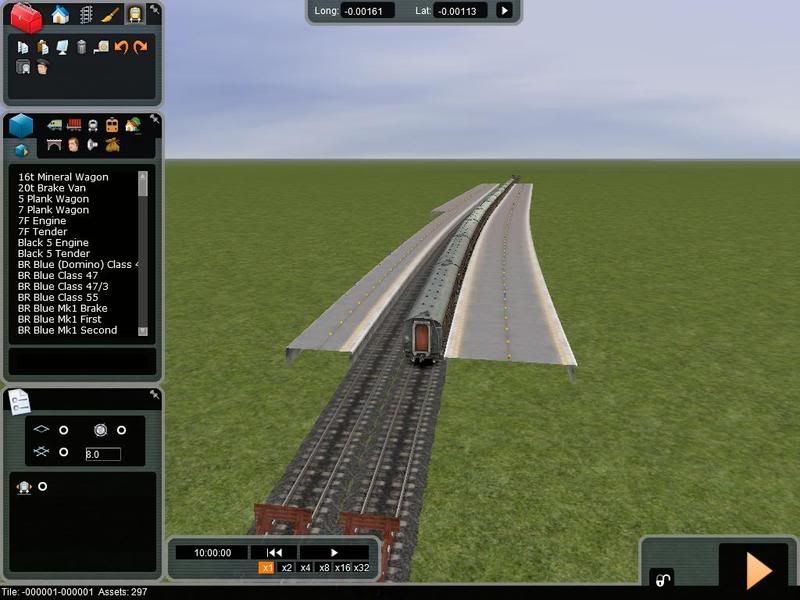Screen dimensions: 800x600
Task: Select the blue house world tool
Action: 60,15
